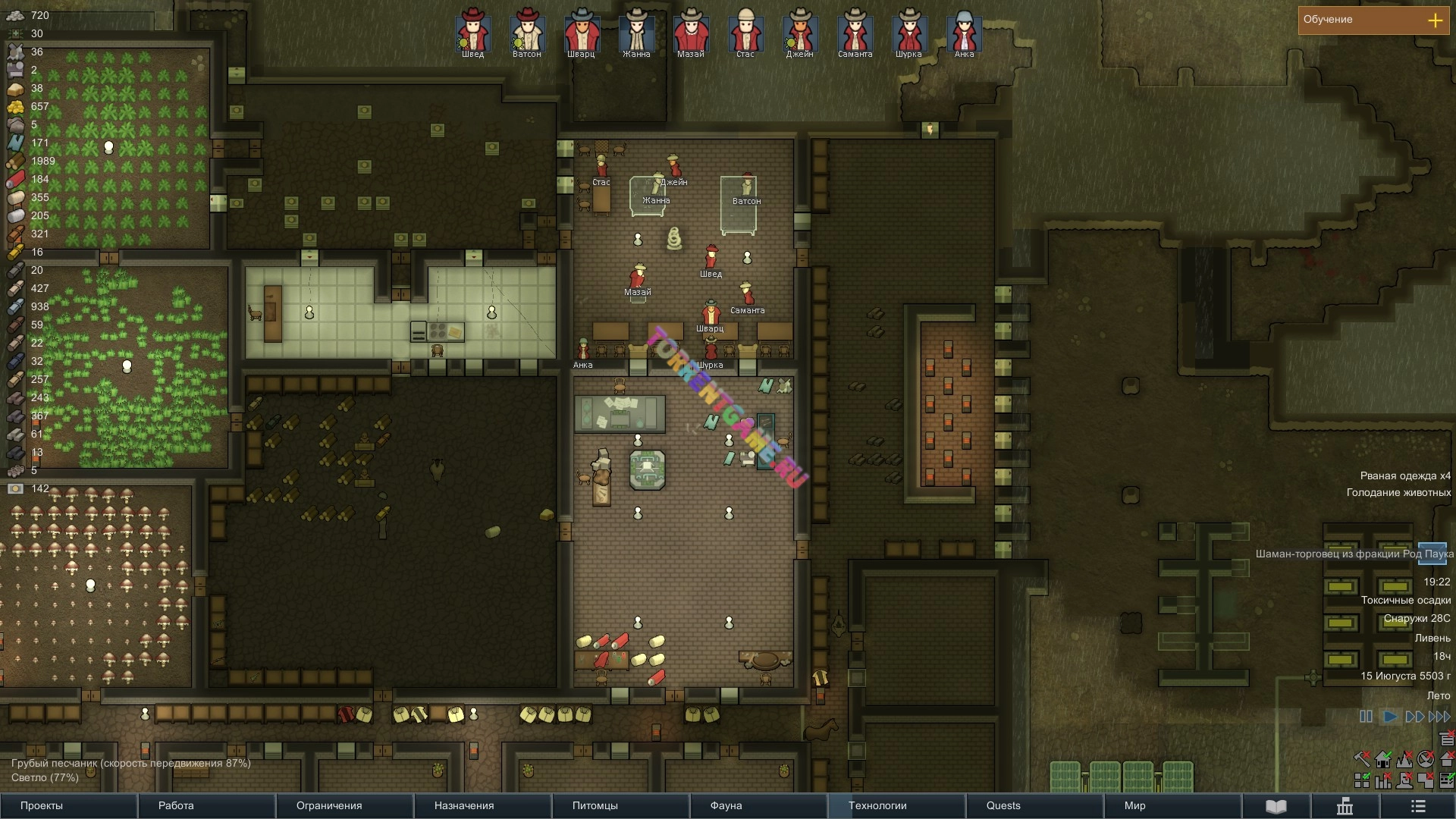The height and width of the screenshot is (819, 1456).
Task: Open the Рваная одежда x4 alert
Action: coord(1404,476)
